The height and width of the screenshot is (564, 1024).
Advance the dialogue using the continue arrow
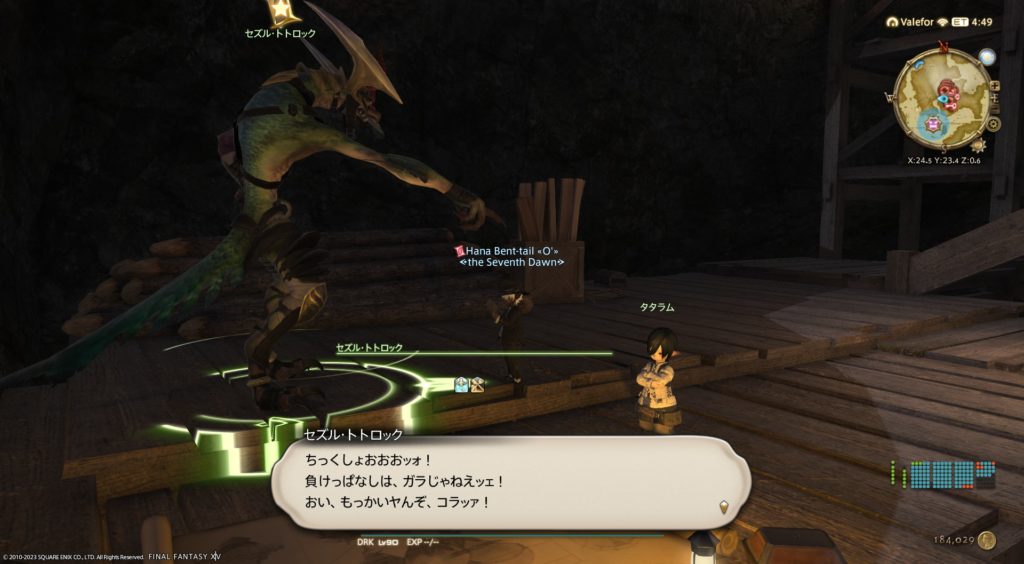(x=722, y=510)
